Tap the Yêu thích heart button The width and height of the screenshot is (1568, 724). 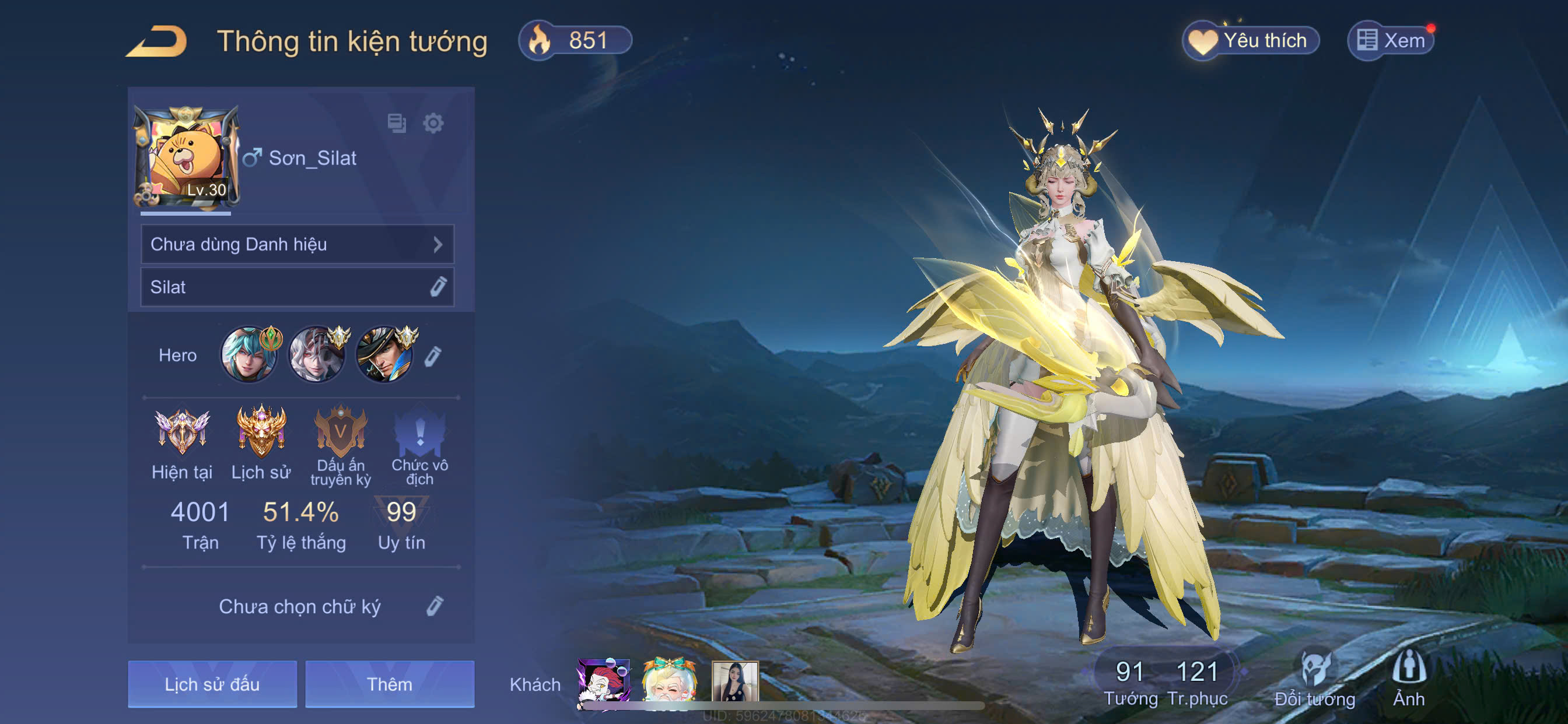point(1250,41)
